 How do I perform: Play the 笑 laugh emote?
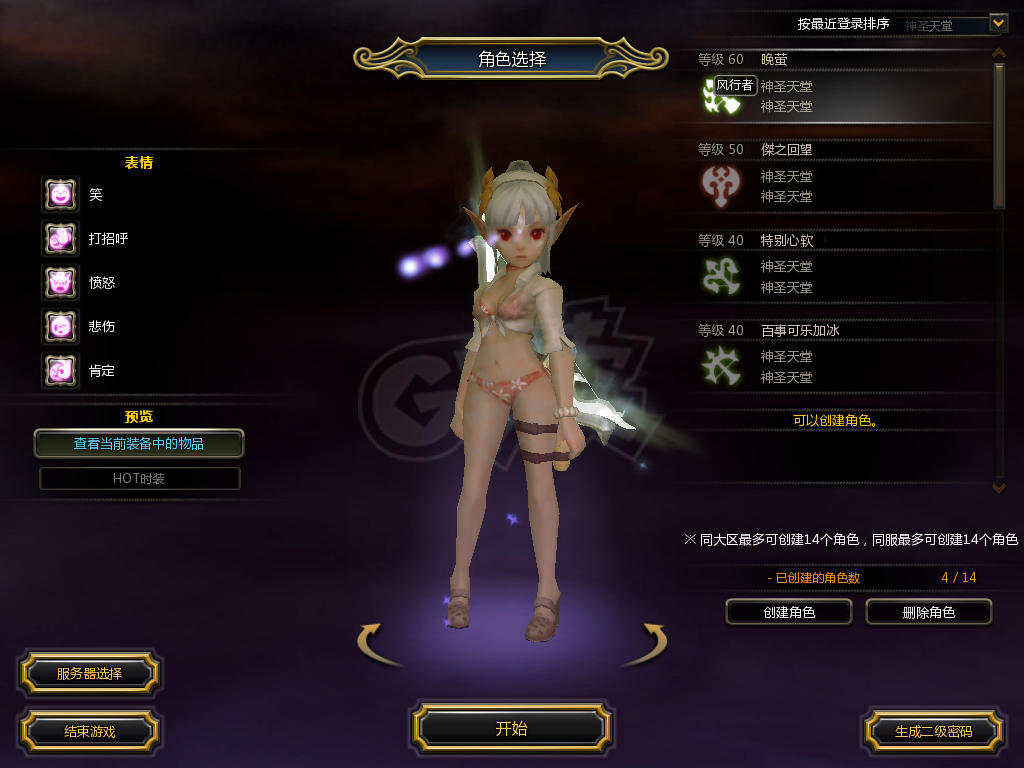(x=60, y=194)
